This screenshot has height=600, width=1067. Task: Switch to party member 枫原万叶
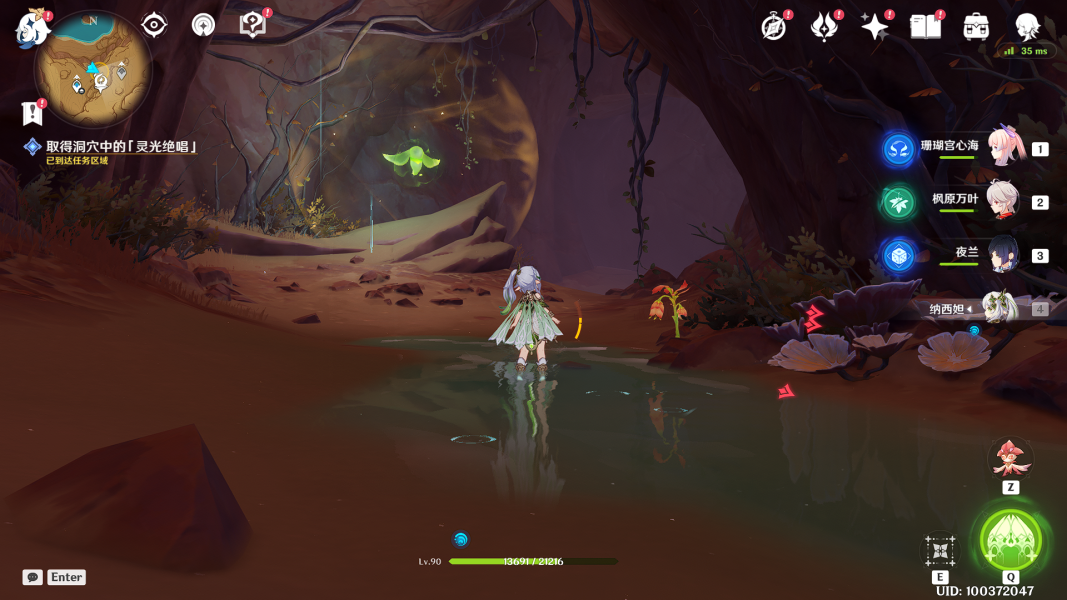click(x=1002, y=201)
